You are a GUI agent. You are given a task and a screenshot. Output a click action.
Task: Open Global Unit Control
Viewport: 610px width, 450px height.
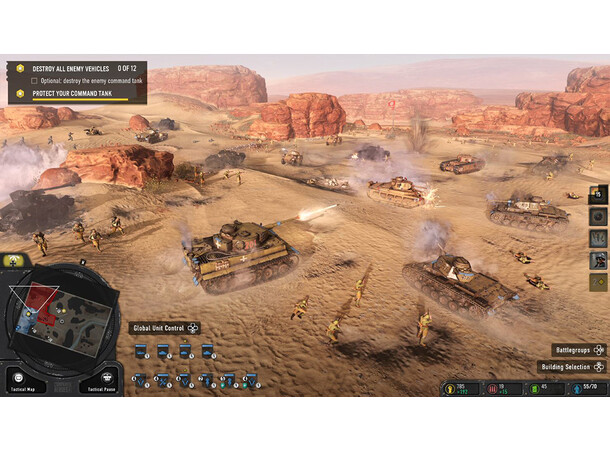click(166, 328)
